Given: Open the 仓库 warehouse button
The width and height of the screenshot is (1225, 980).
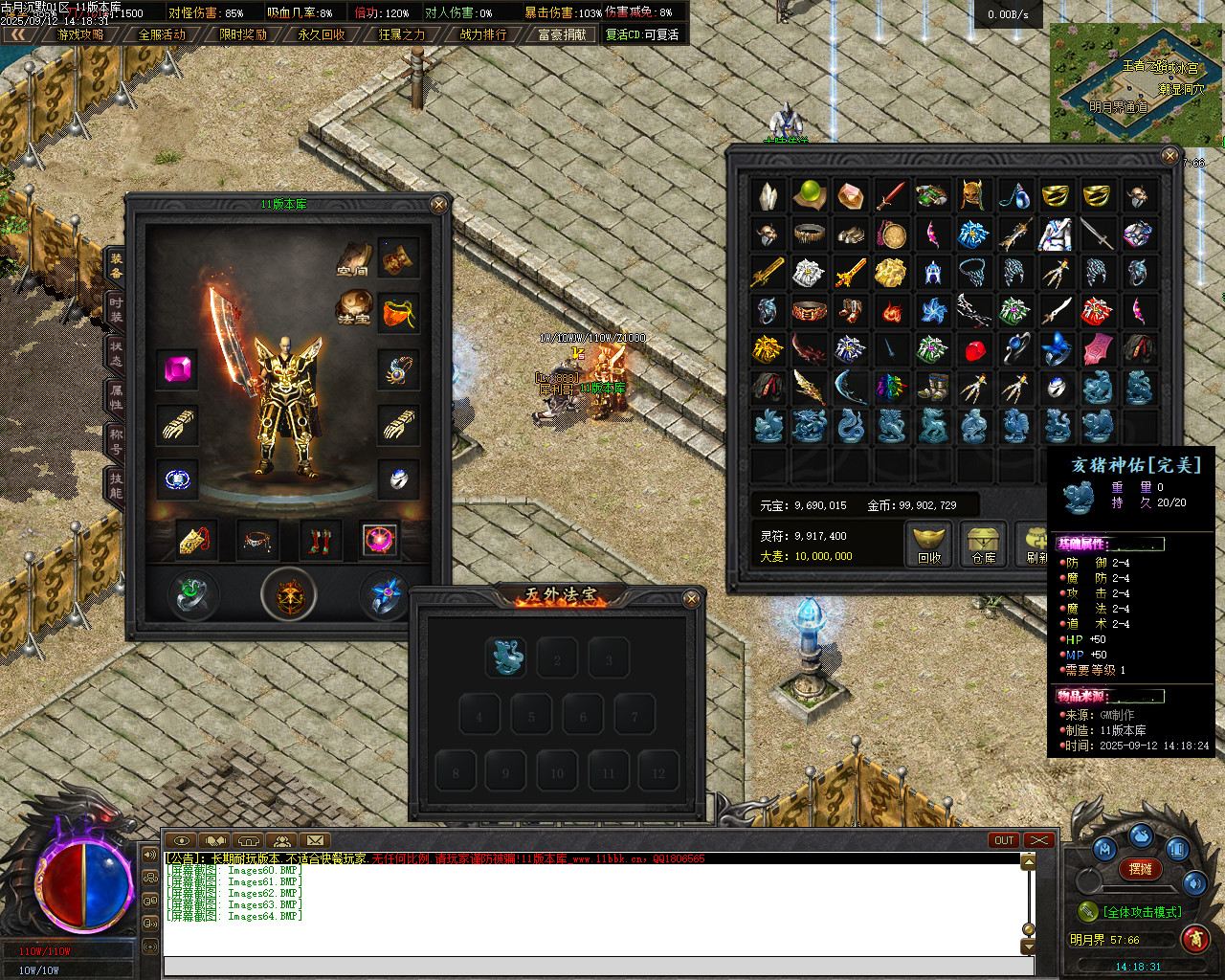Looking at the screenshot, I should point(984,545).
